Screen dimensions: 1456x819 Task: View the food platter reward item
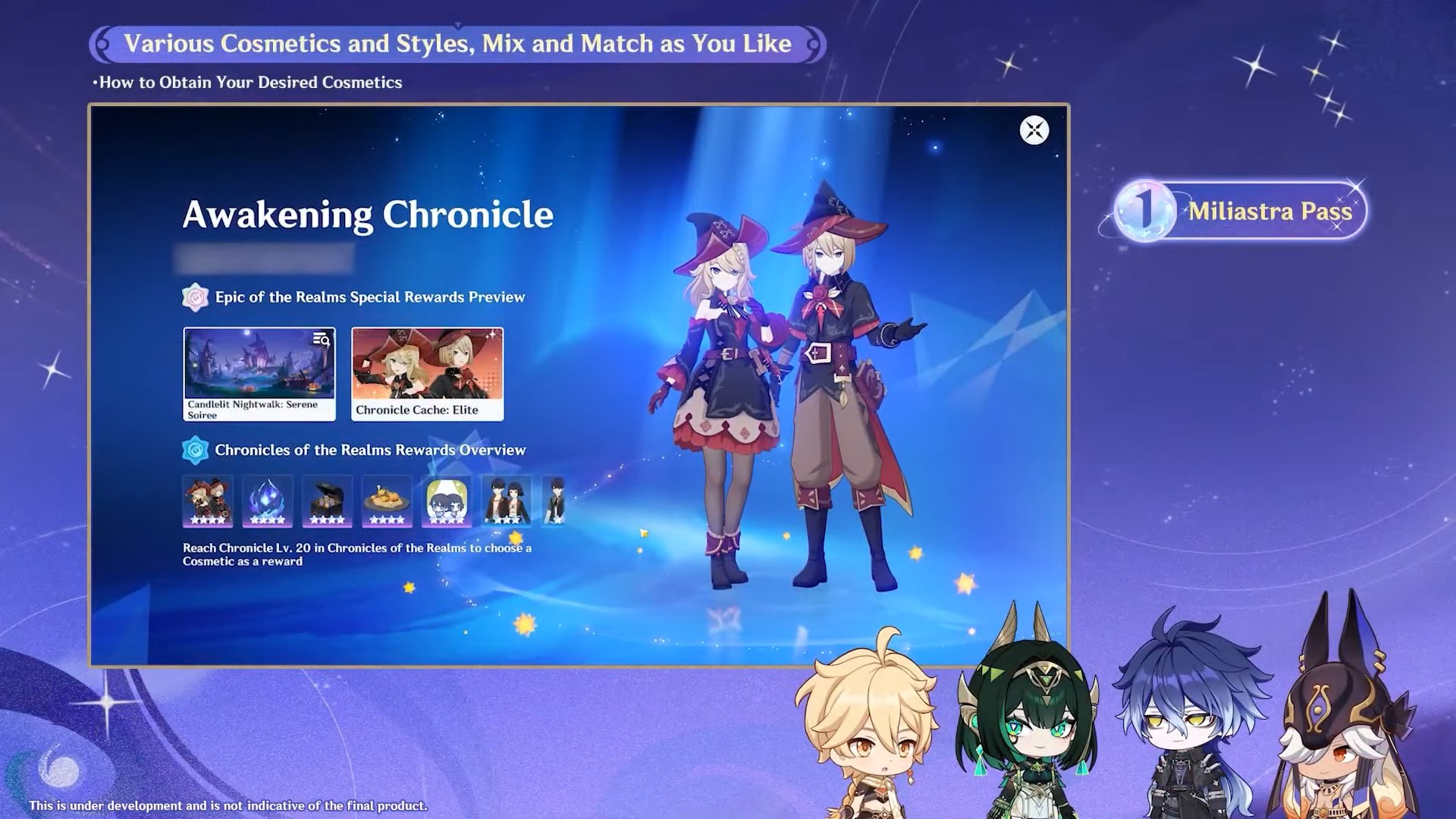(387, 501)
